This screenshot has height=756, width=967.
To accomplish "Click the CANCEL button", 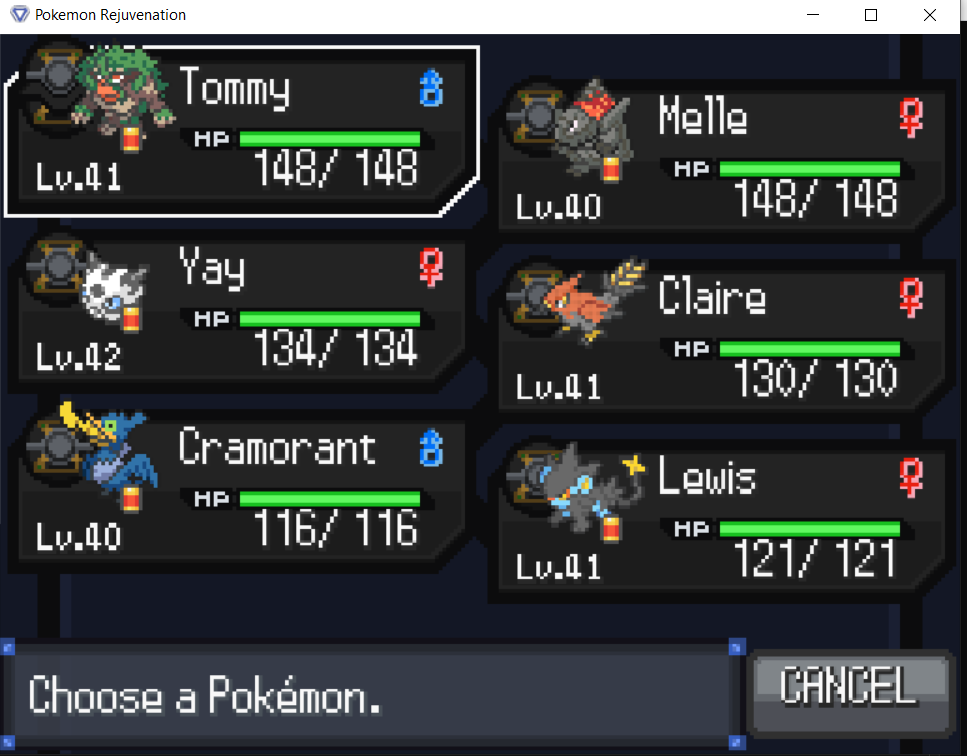I will point(848,688).
